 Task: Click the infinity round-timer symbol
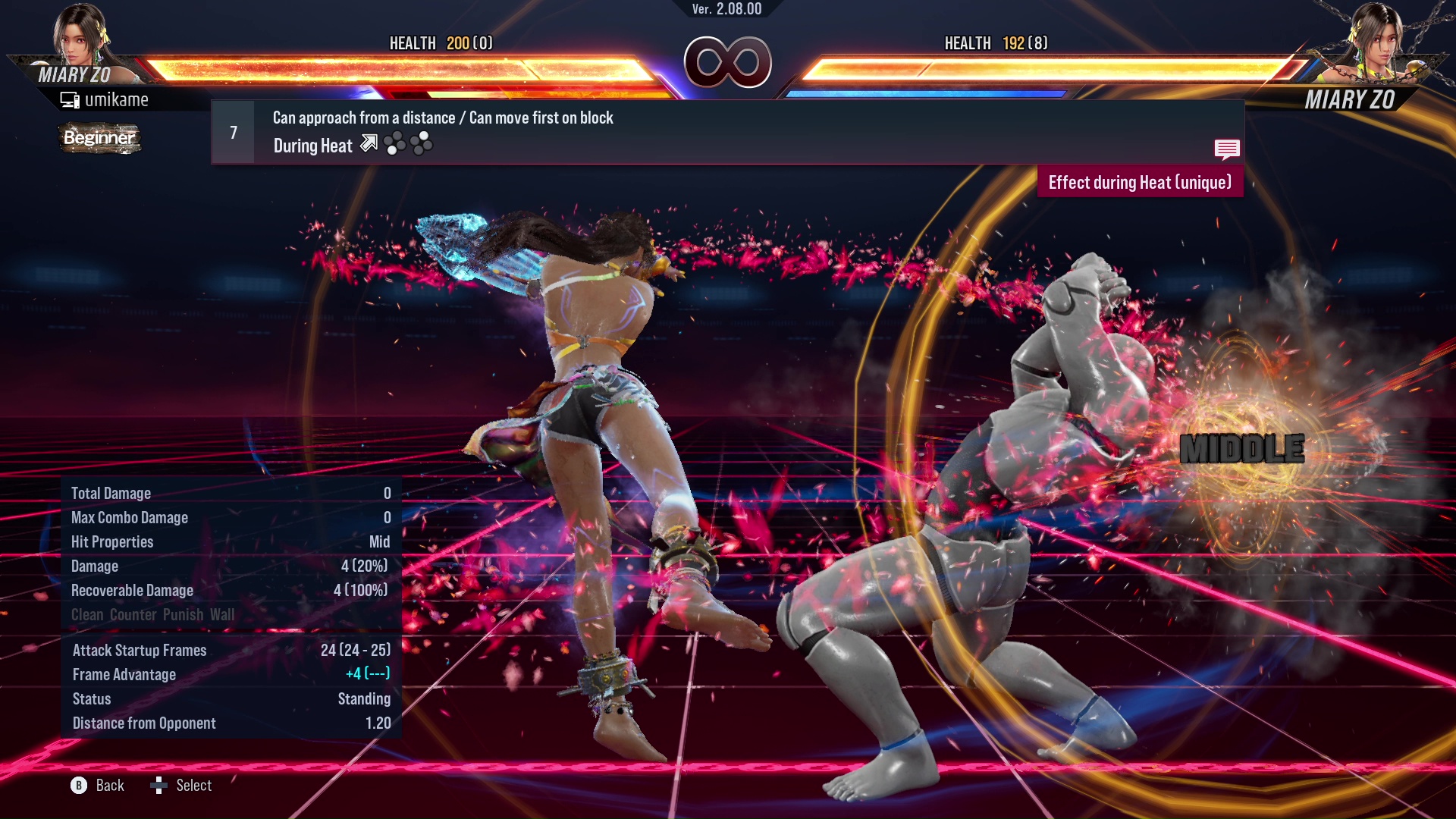coord(728,63)
